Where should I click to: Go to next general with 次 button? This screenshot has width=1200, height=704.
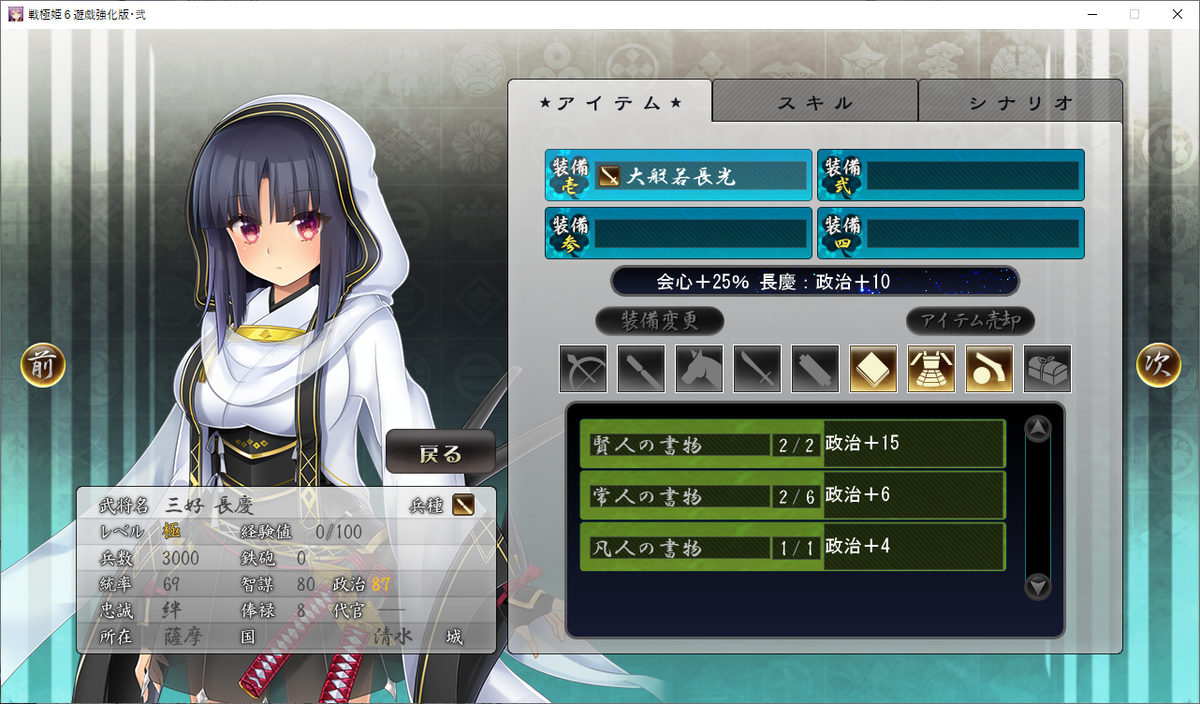[1158, 366]
